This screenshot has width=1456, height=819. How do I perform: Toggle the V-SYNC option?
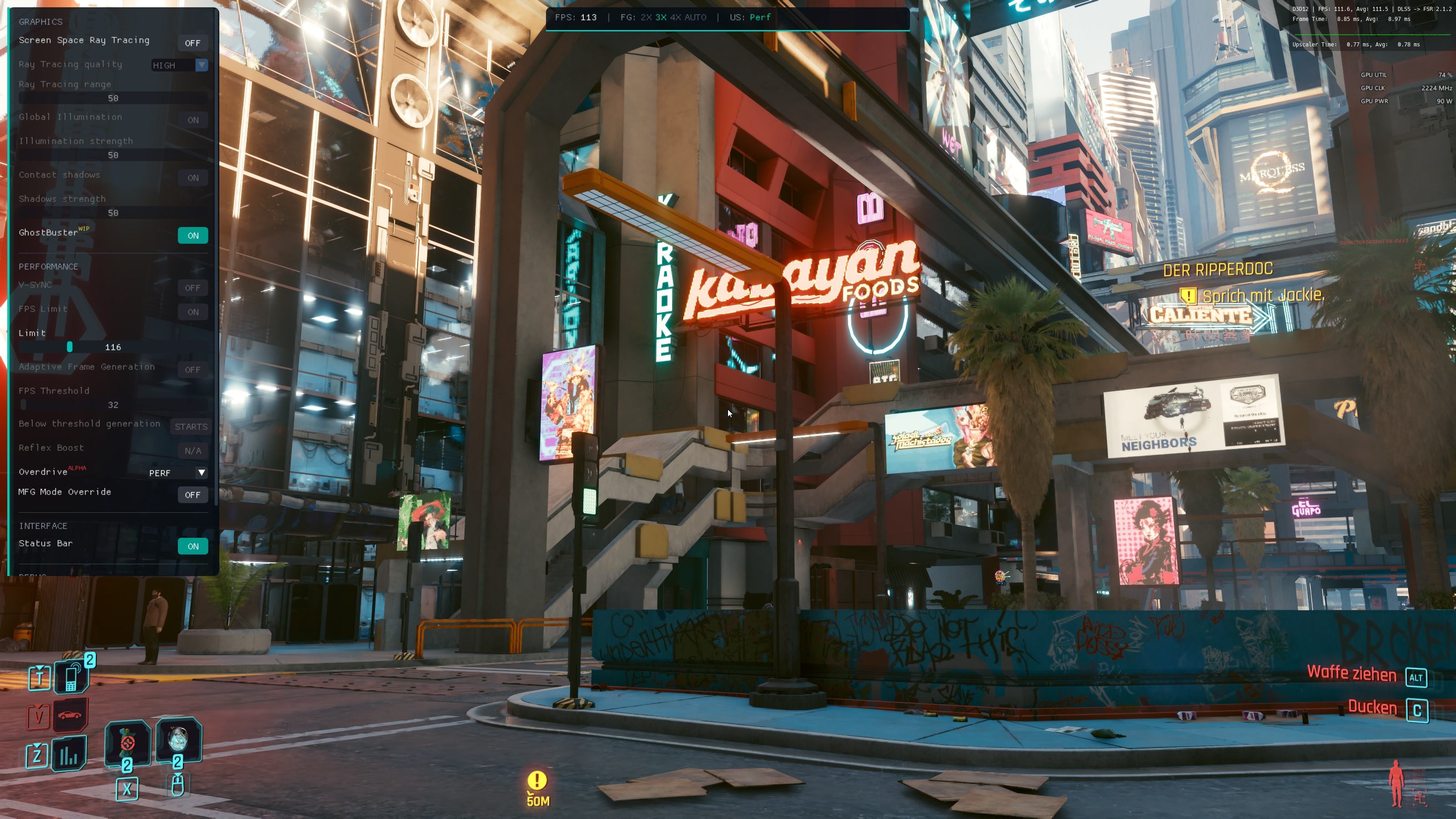(192, 288)
